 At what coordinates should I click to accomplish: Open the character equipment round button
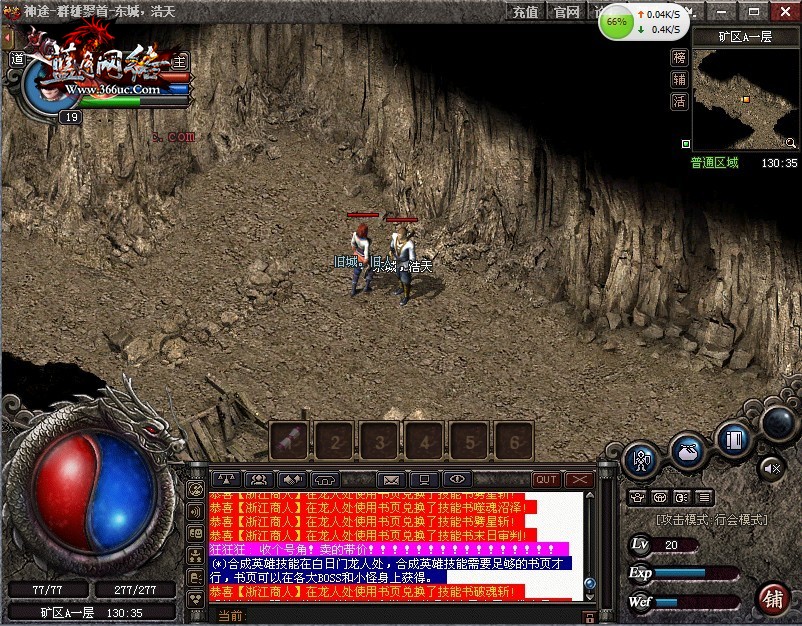click(641, 461)
